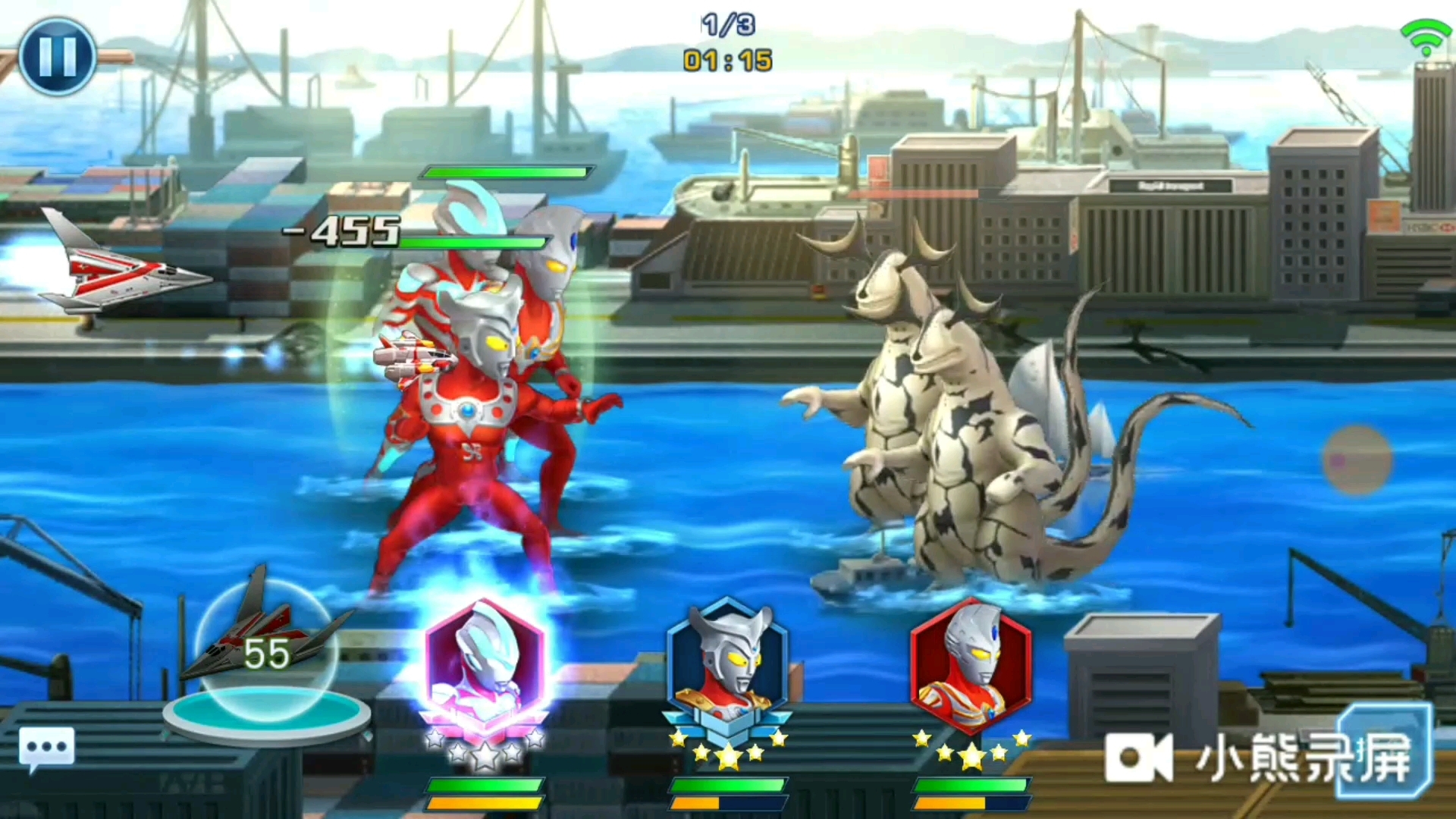Activate the fighter jet support skill
The image size is (1456, 819).
265,652
